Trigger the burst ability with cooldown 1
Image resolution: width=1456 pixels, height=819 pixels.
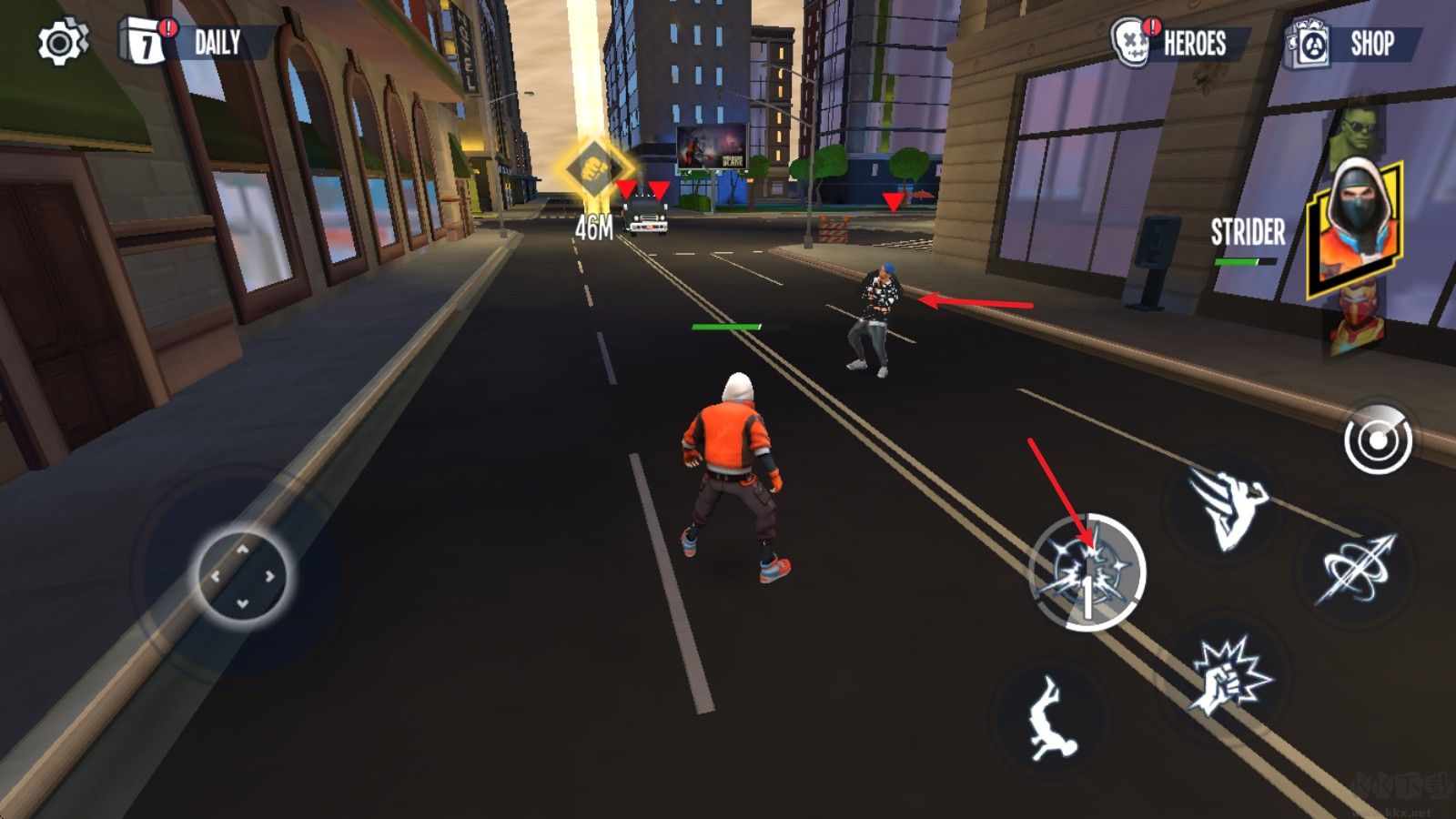[1087, 571]
